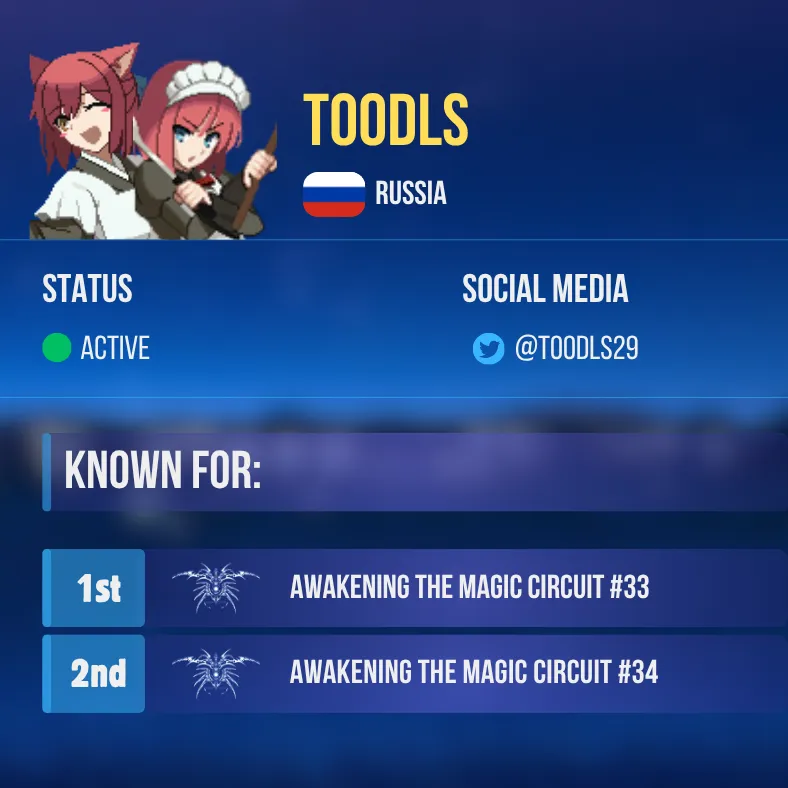Open the @TOODLS29 Twitter handle
Image resolution: width=788 pixels, height=788 pixels.
point(576,349)
